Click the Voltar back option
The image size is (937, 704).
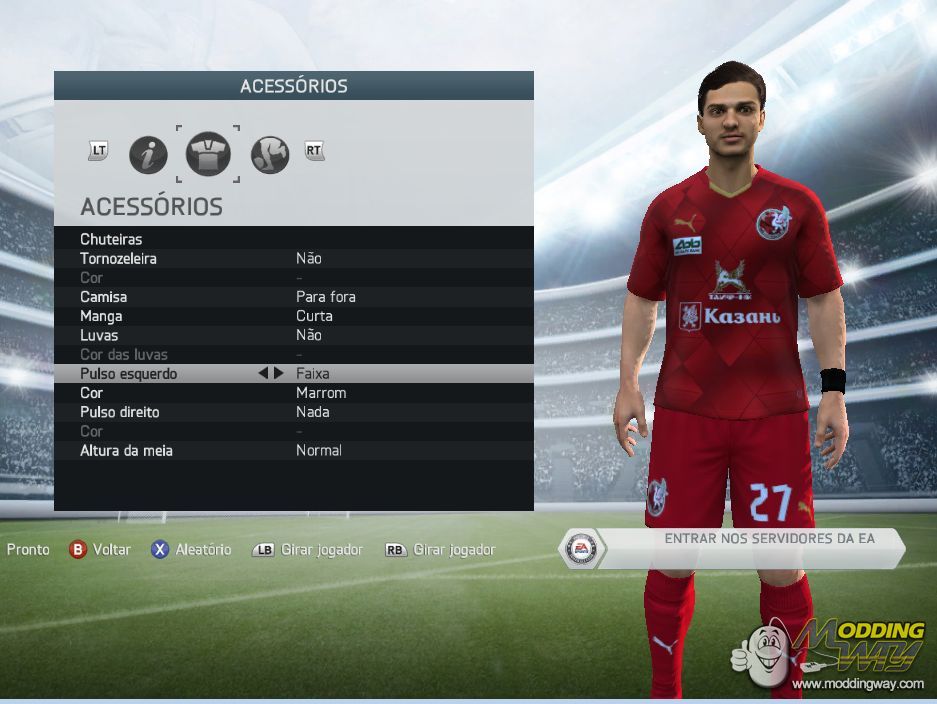coord(100,550)
